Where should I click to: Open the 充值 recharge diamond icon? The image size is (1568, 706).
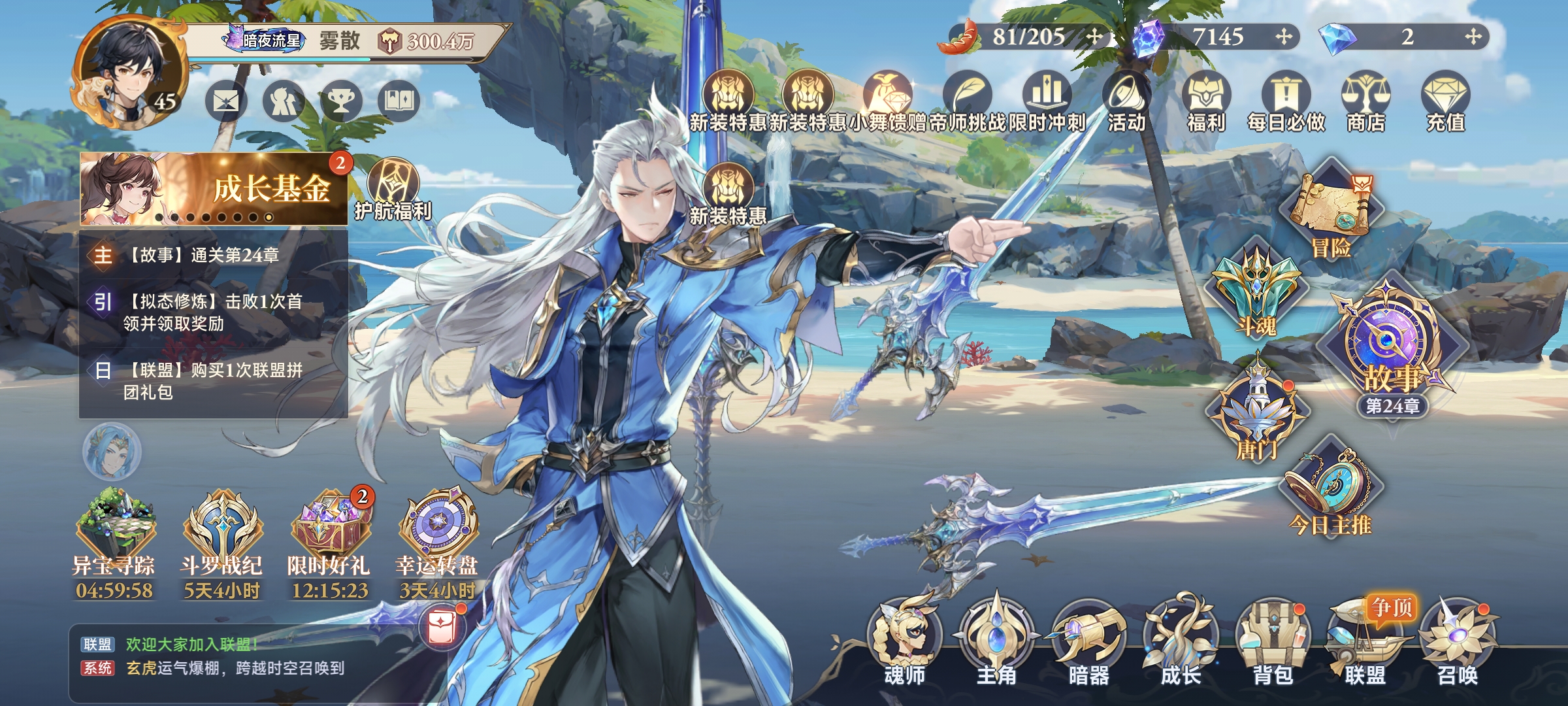1445,101
